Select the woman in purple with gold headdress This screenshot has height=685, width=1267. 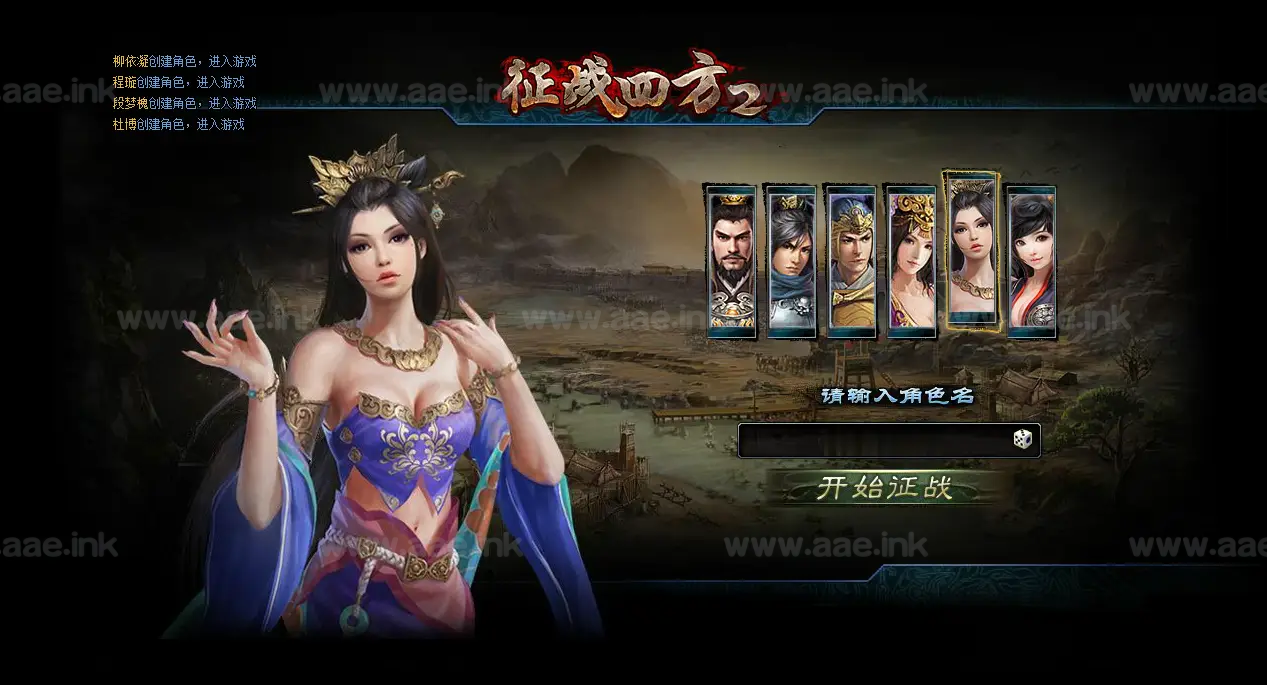(911, 261)
